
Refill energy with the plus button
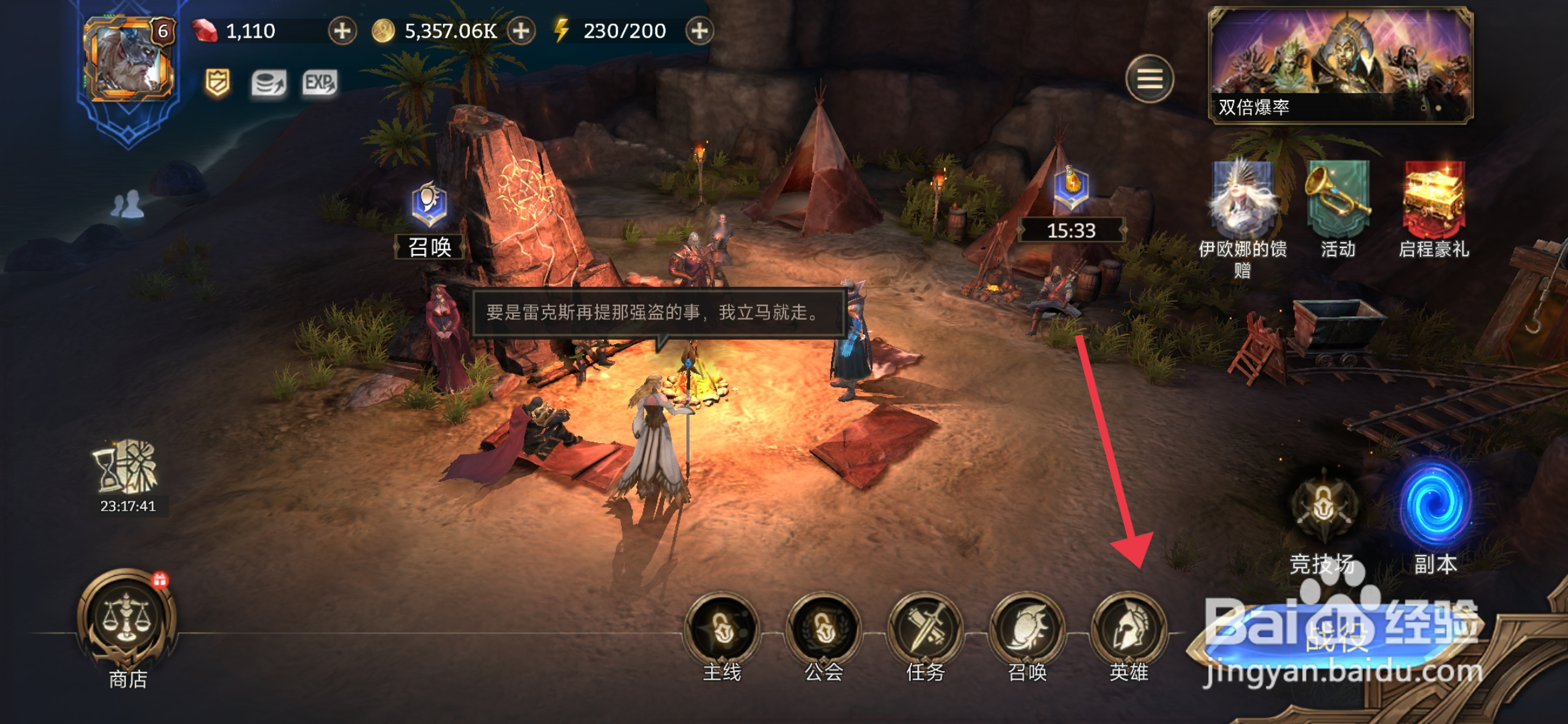pyautogui.click(x=700, y=31)
